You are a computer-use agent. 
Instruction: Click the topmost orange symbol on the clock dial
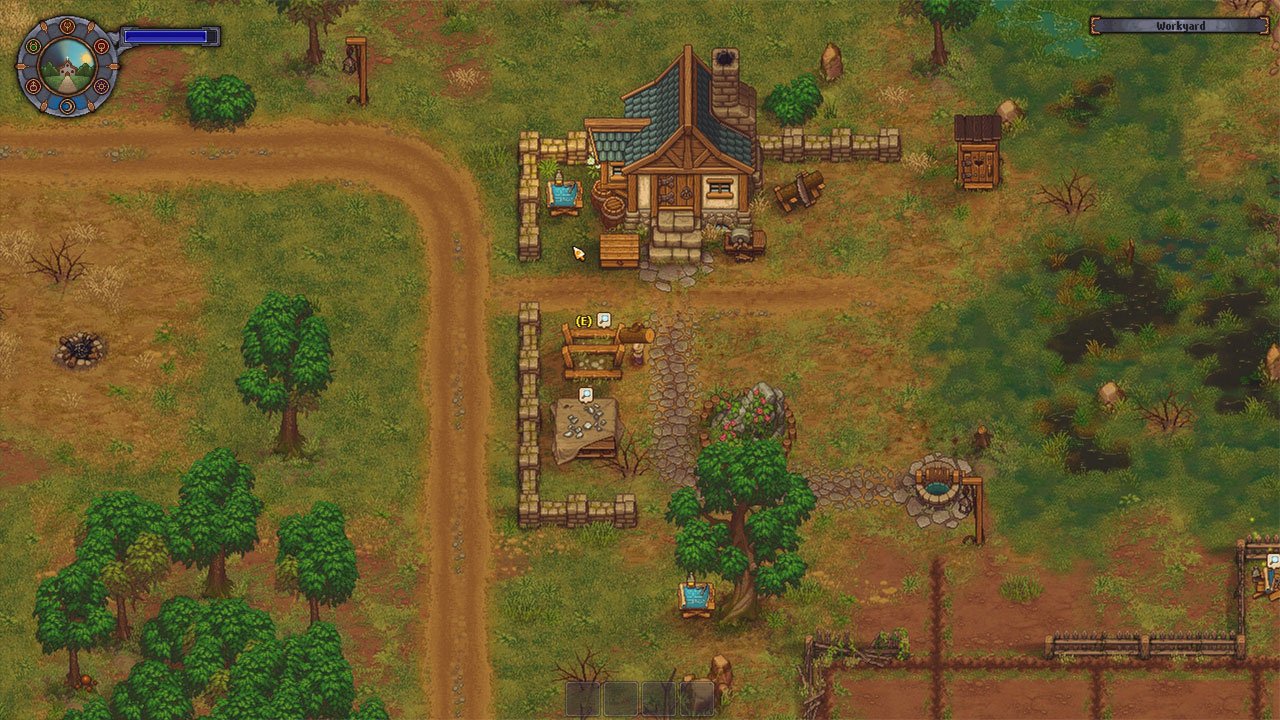click(67, 25)
